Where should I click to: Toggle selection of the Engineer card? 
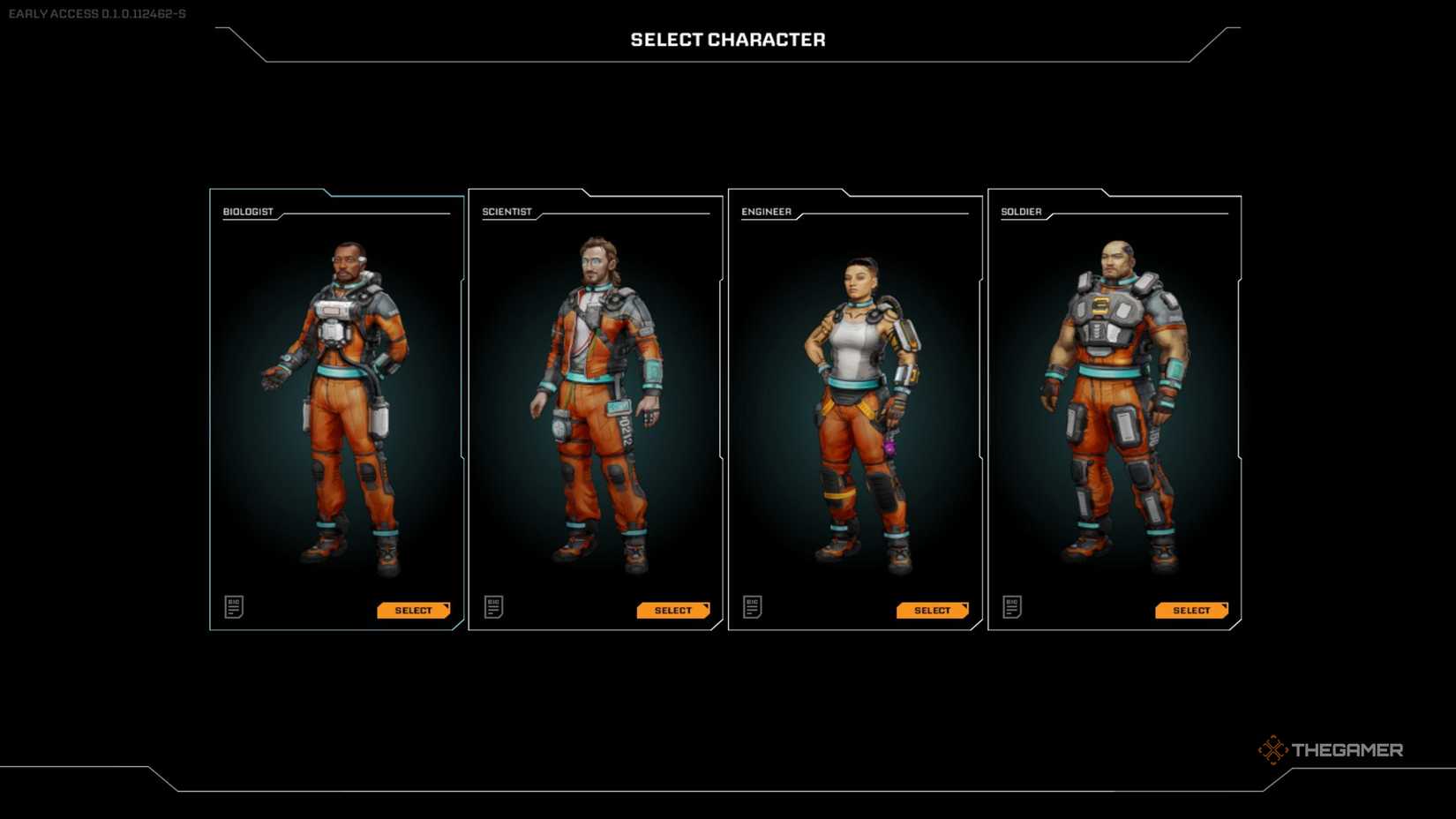tap(854, 406)
